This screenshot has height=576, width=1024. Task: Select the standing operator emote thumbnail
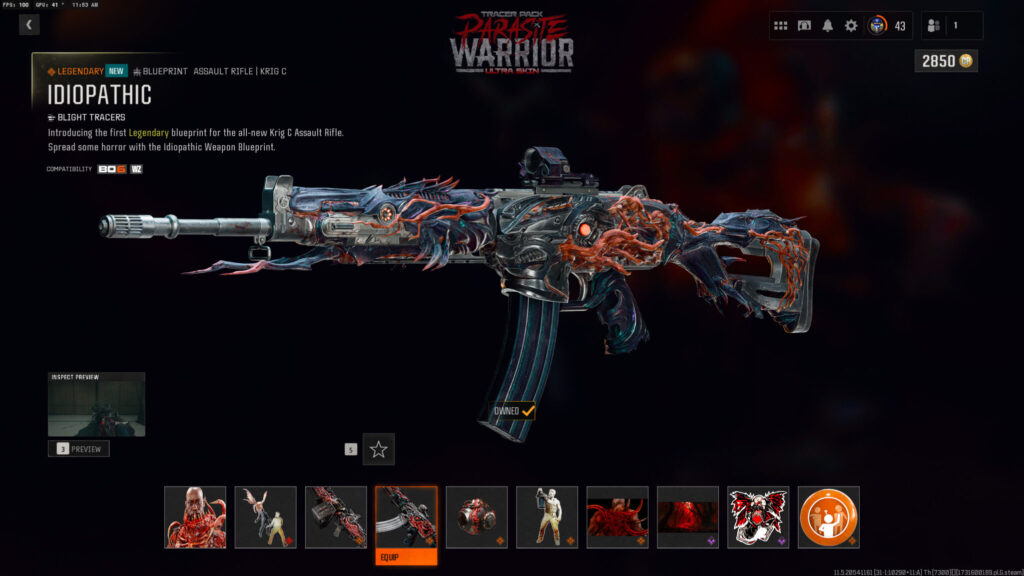click(x=547, y=517)
